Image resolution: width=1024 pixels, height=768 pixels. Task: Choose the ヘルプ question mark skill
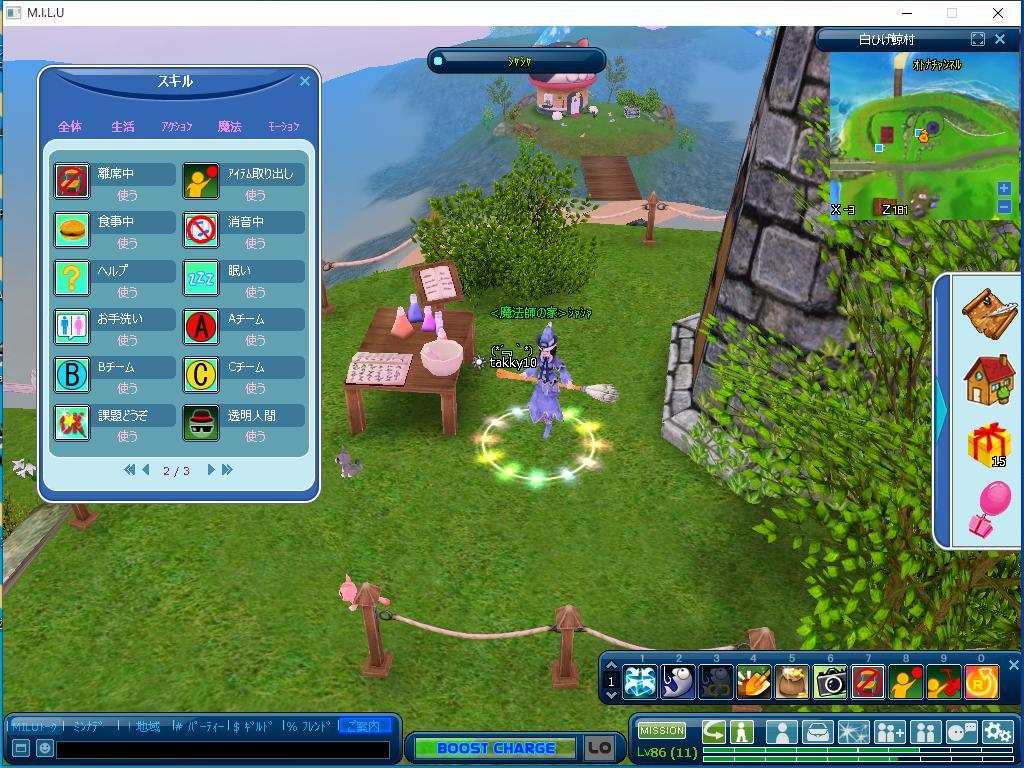[x=72, y=278]
